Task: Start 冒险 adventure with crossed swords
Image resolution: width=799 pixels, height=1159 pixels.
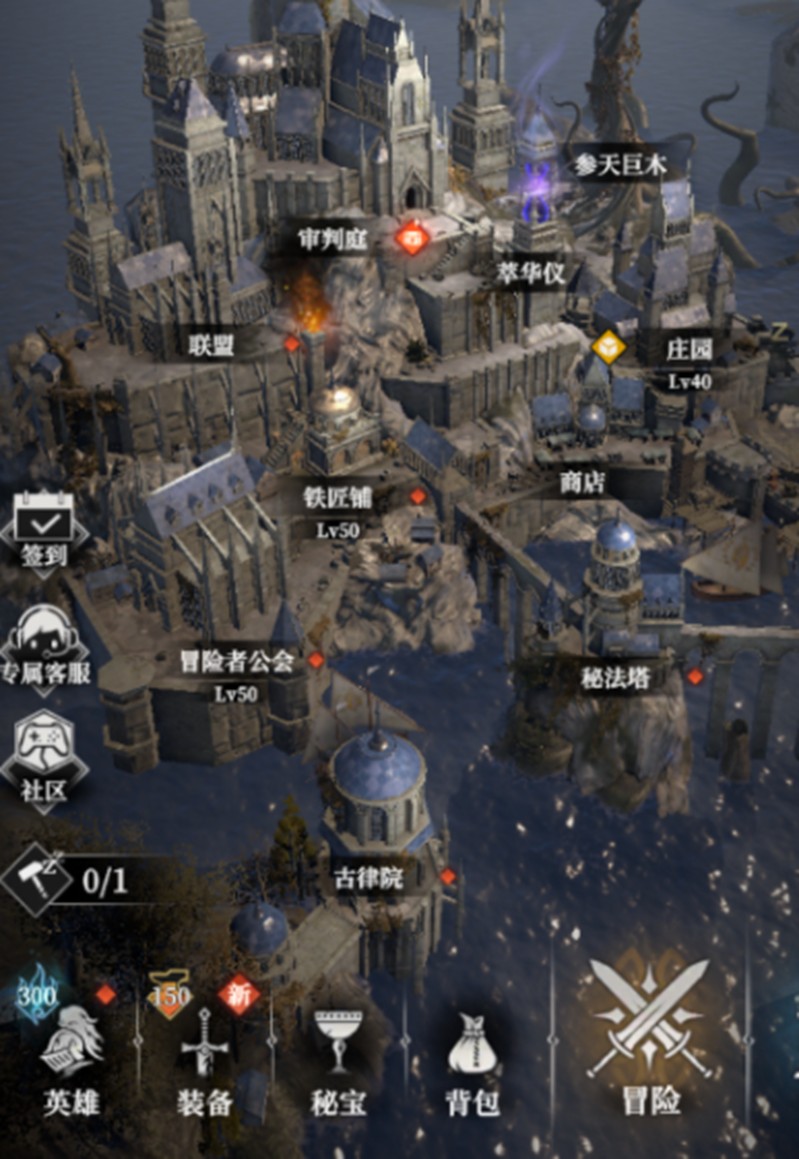Action: point(650,1040)
